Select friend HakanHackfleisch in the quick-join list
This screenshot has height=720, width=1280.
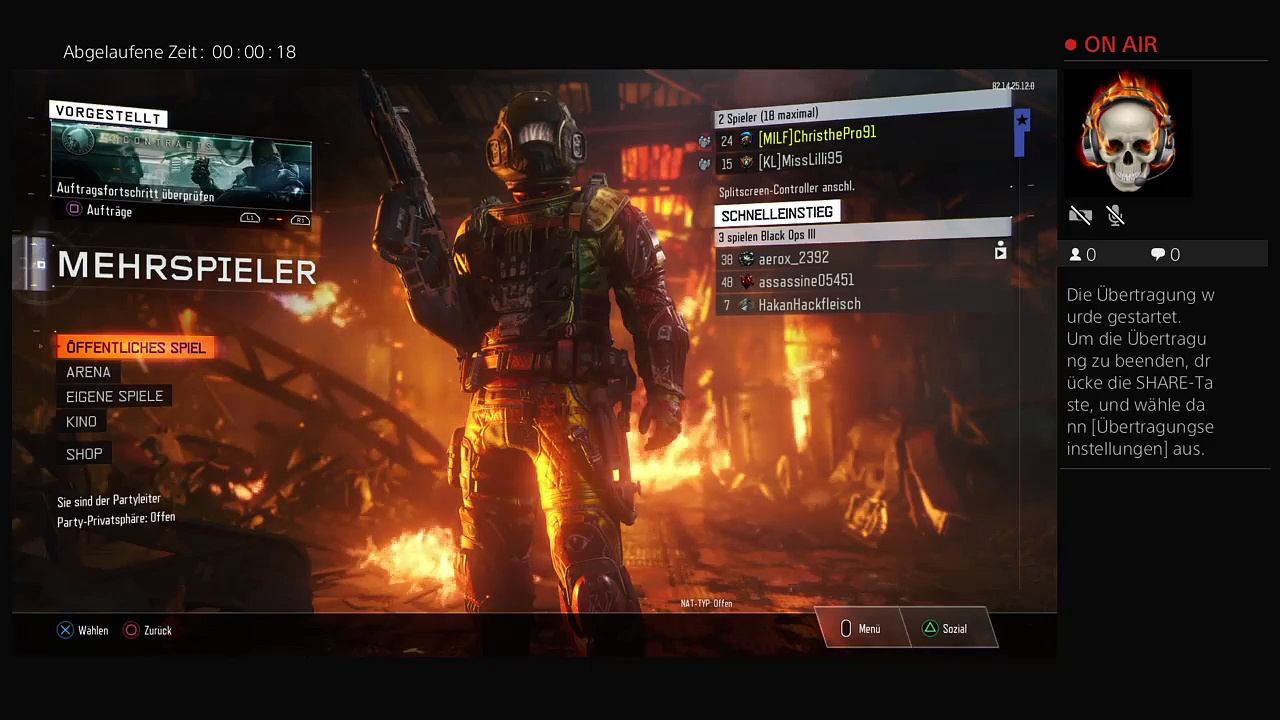click(x=809, y=304)
